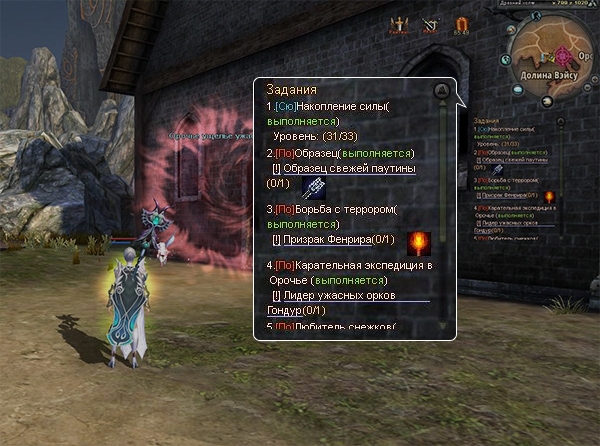Screen dimensions: 600x446
Task: Click the triangle button right of the coordinates bar
Action: (x=591, y=5)
